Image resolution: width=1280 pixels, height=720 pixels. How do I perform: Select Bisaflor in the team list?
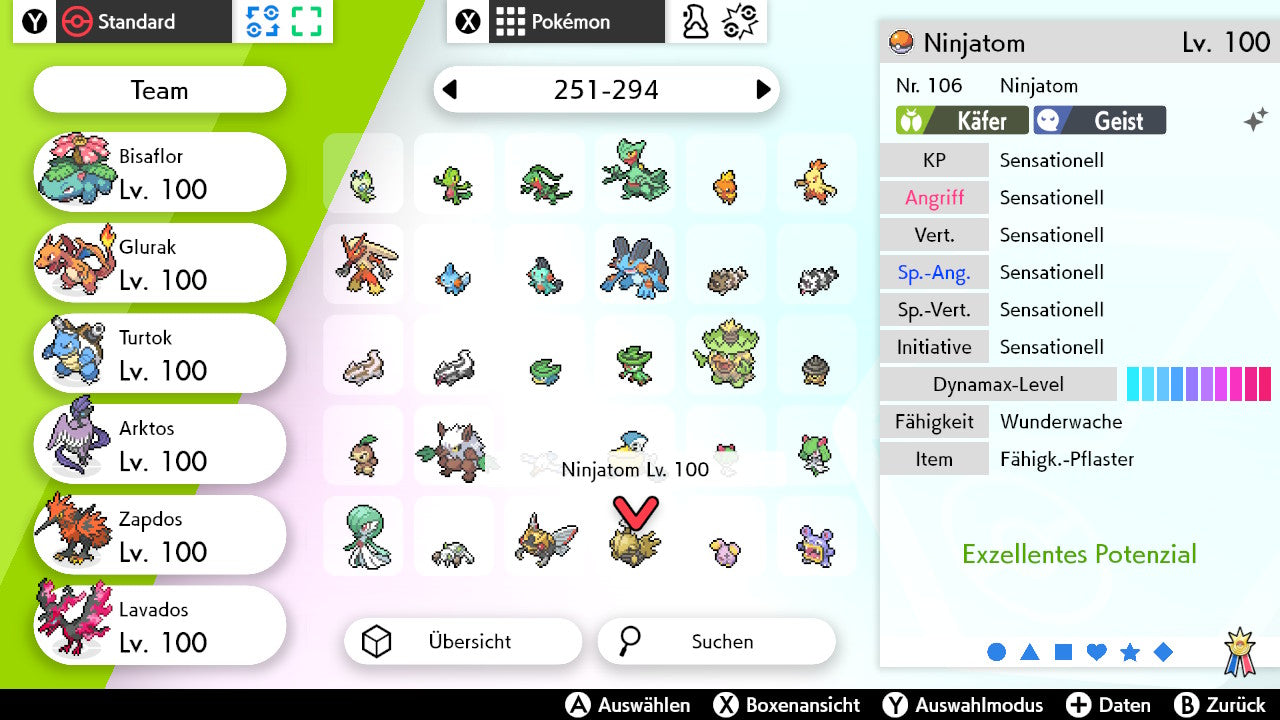click(160, 173)
